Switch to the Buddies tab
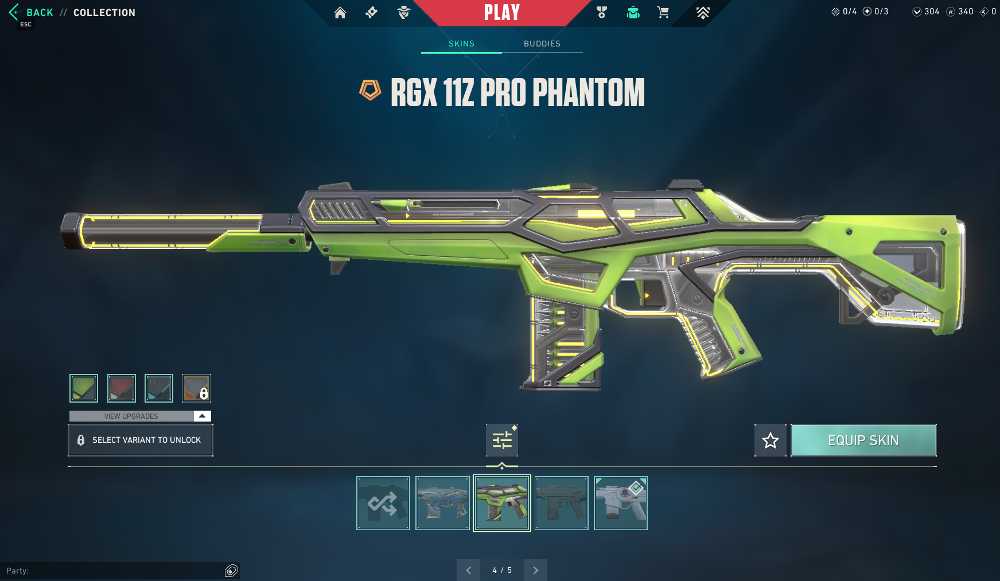The height and width of the screenshot is (581, 1000). (x=542, y=44)
